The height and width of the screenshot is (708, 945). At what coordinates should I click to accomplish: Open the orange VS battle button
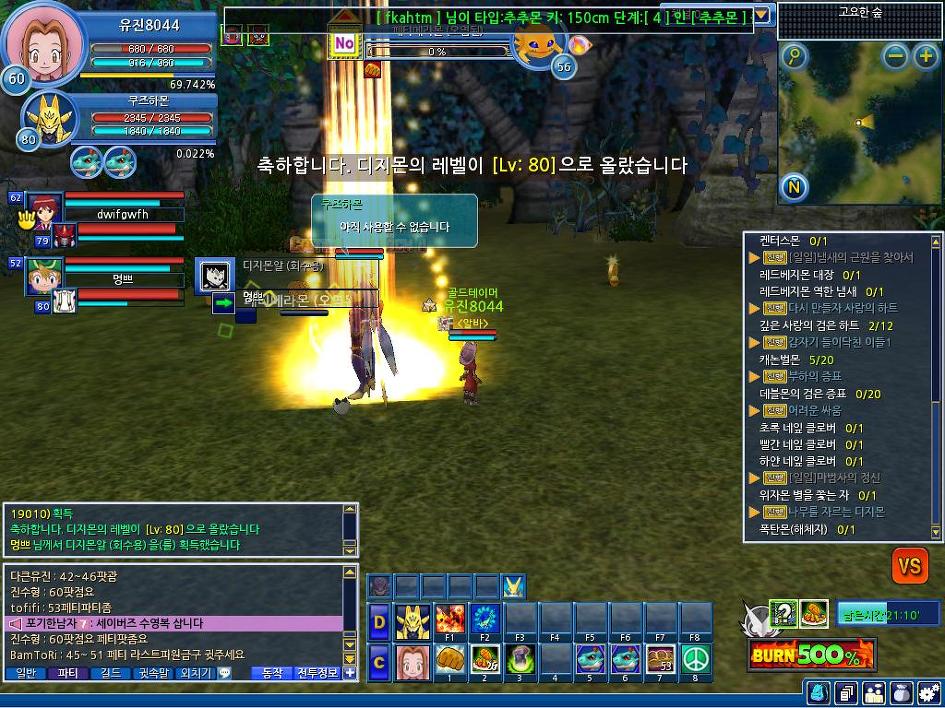[x=909, y=566]
